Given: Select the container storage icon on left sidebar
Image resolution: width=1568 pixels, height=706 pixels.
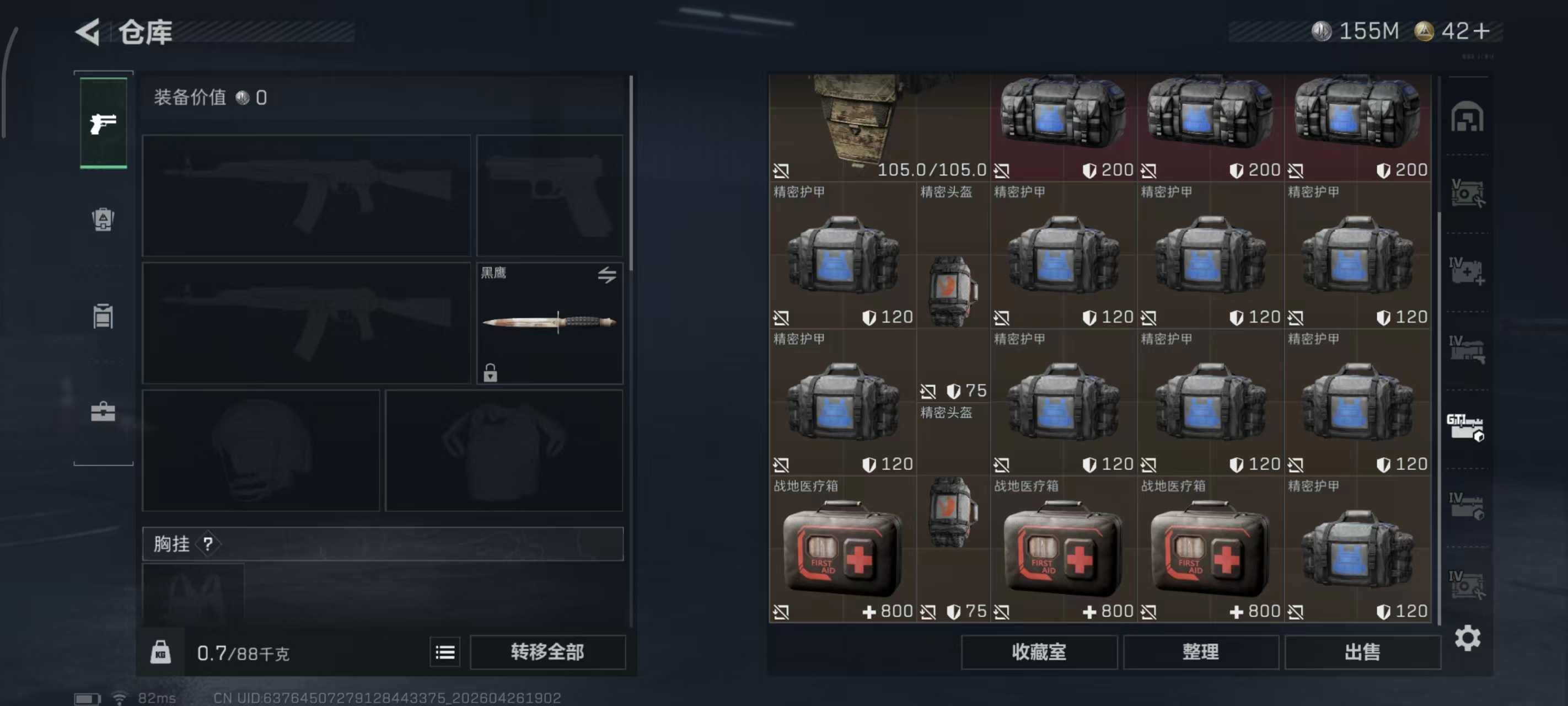Looking at the screenshot, I should 103,316.
